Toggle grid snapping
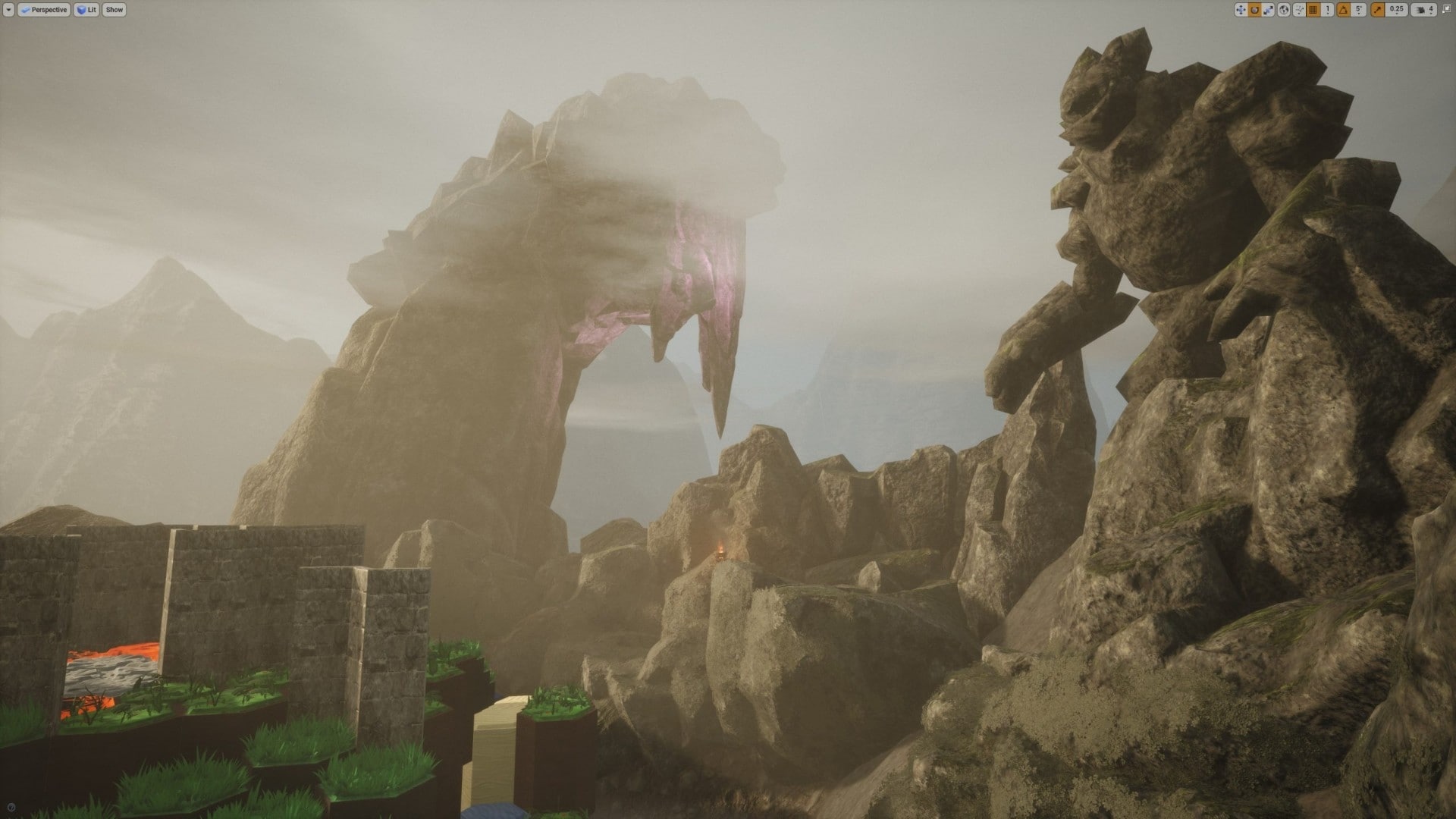The height and width of the screenshot is (819, 1456). click(x=1314, y=10)
